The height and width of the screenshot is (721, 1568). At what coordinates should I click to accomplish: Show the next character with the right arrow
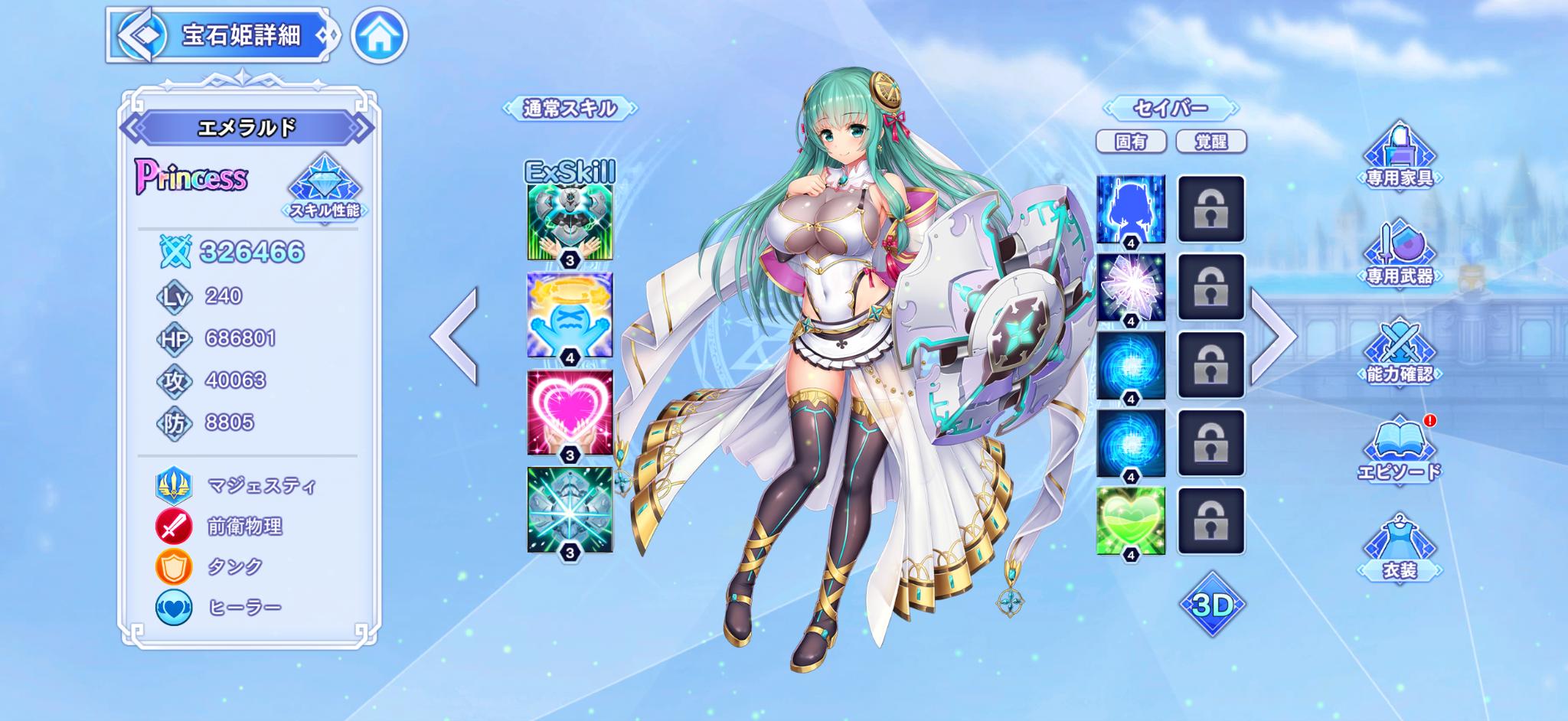click(x=1273, y=335)
